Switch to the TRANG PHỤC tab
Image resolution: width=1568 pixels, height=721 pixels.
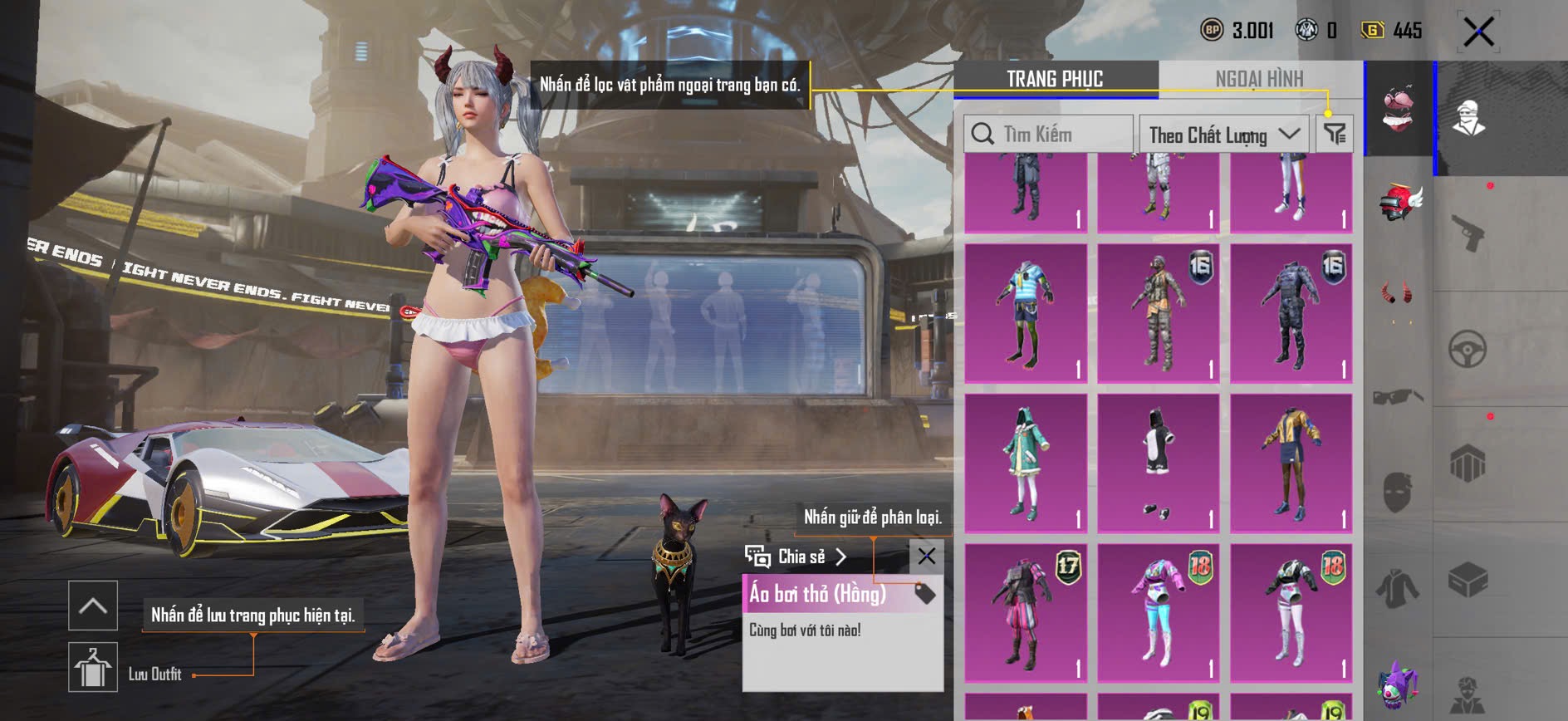[x=1055, y=79]
